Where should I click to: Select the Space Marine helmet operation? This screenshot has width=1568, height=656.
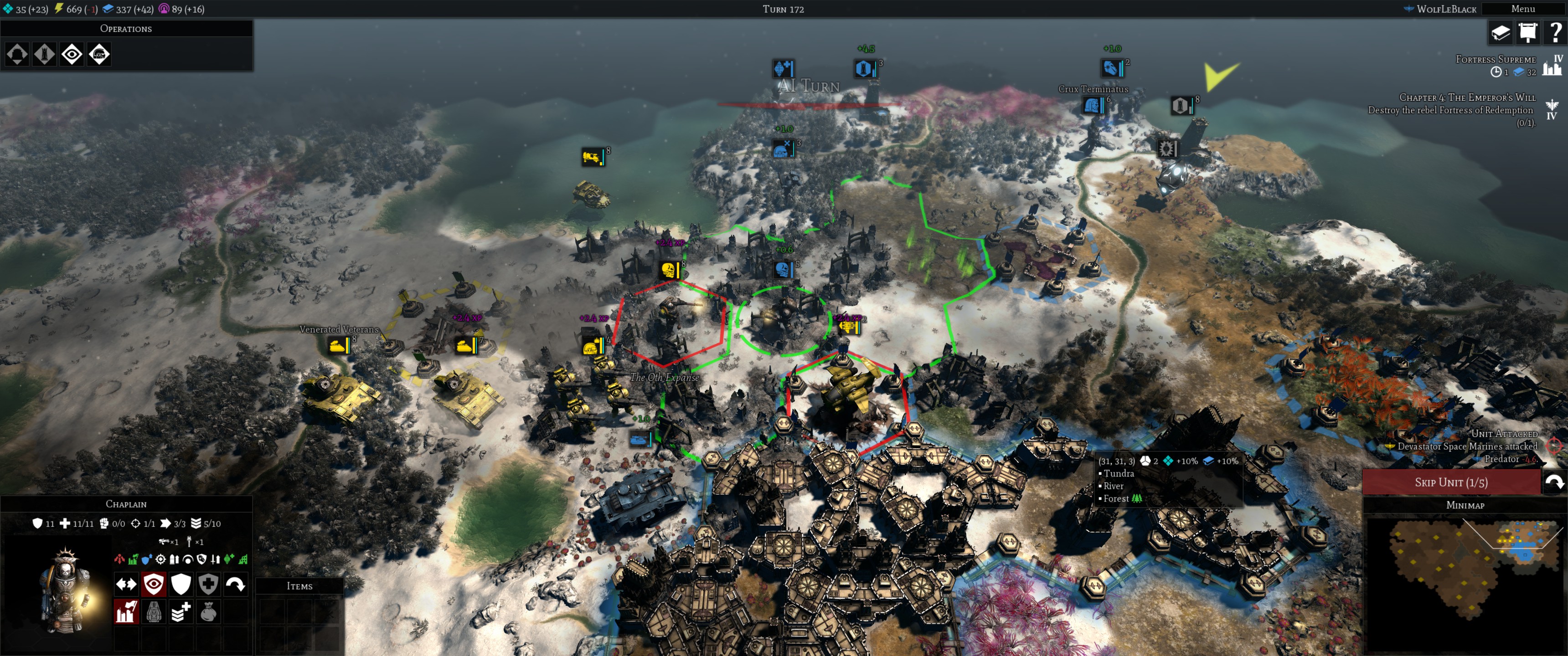pyautogui.click(x=99, y=55)
